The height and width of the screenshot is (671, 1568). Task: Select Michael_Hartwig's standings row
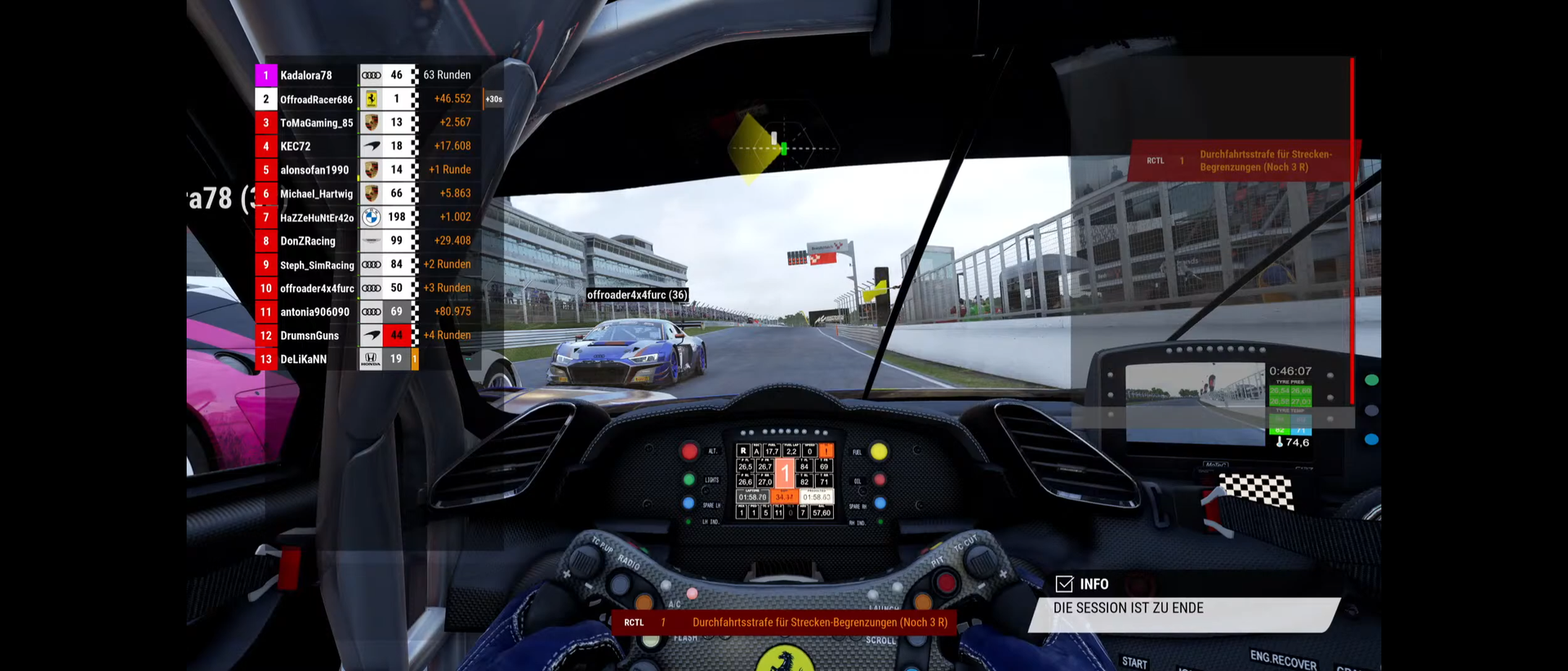point(316,193)
